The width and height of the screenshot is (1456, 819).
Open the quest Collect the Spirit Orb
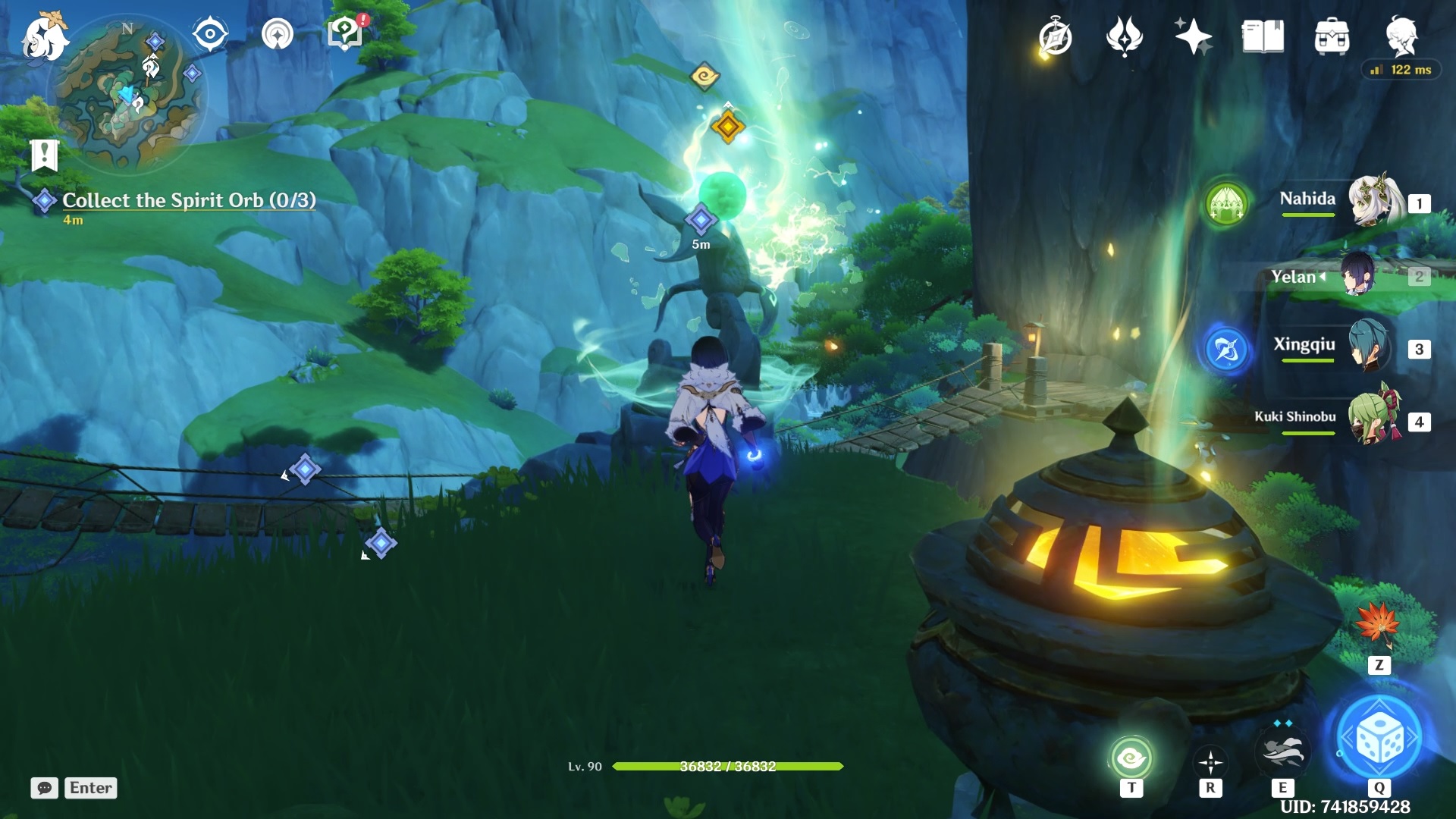pyautogui.click(x=190, y=200)
